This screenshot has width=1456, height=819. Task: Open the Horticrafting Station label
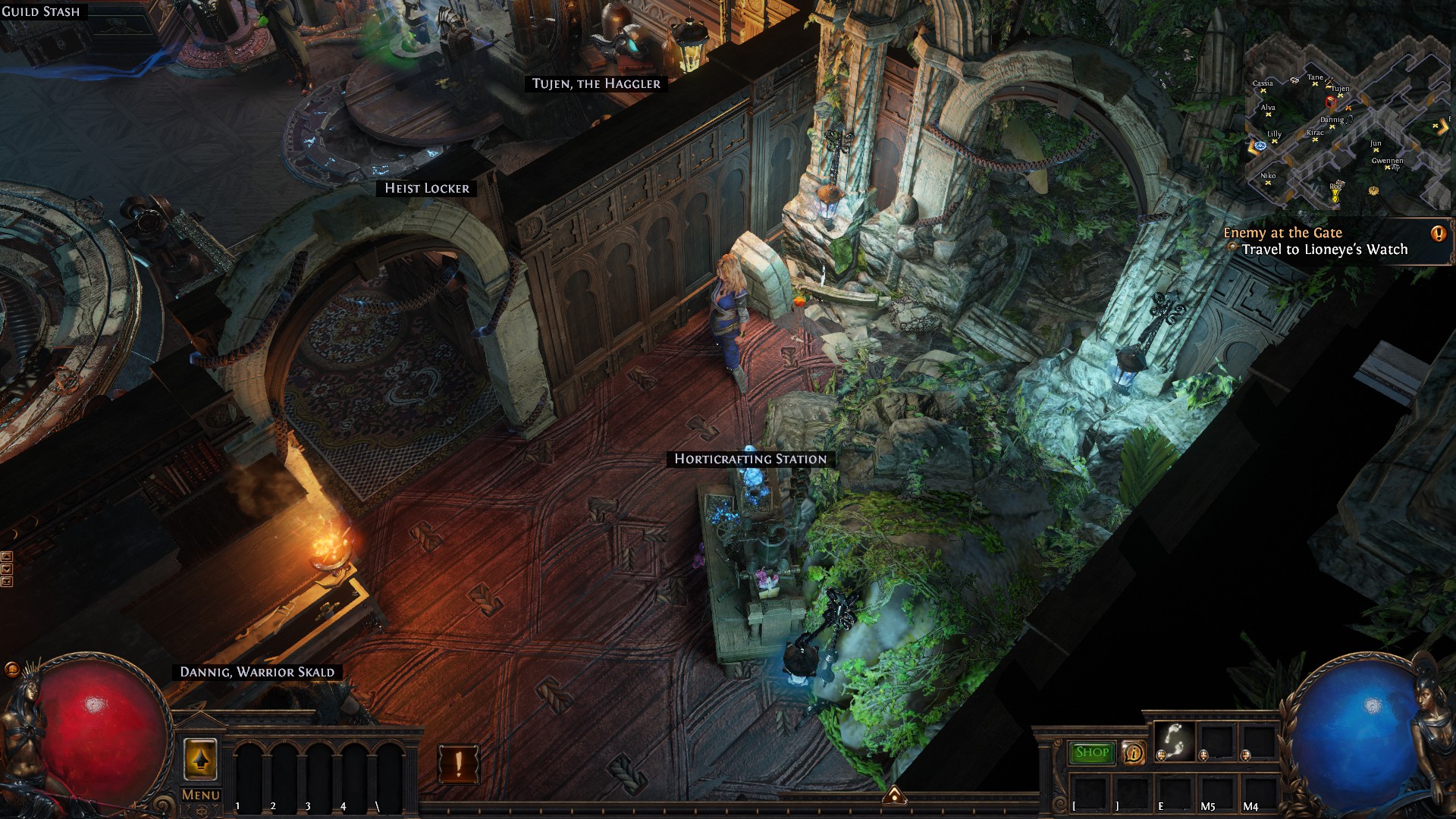(x=750, y=459)
